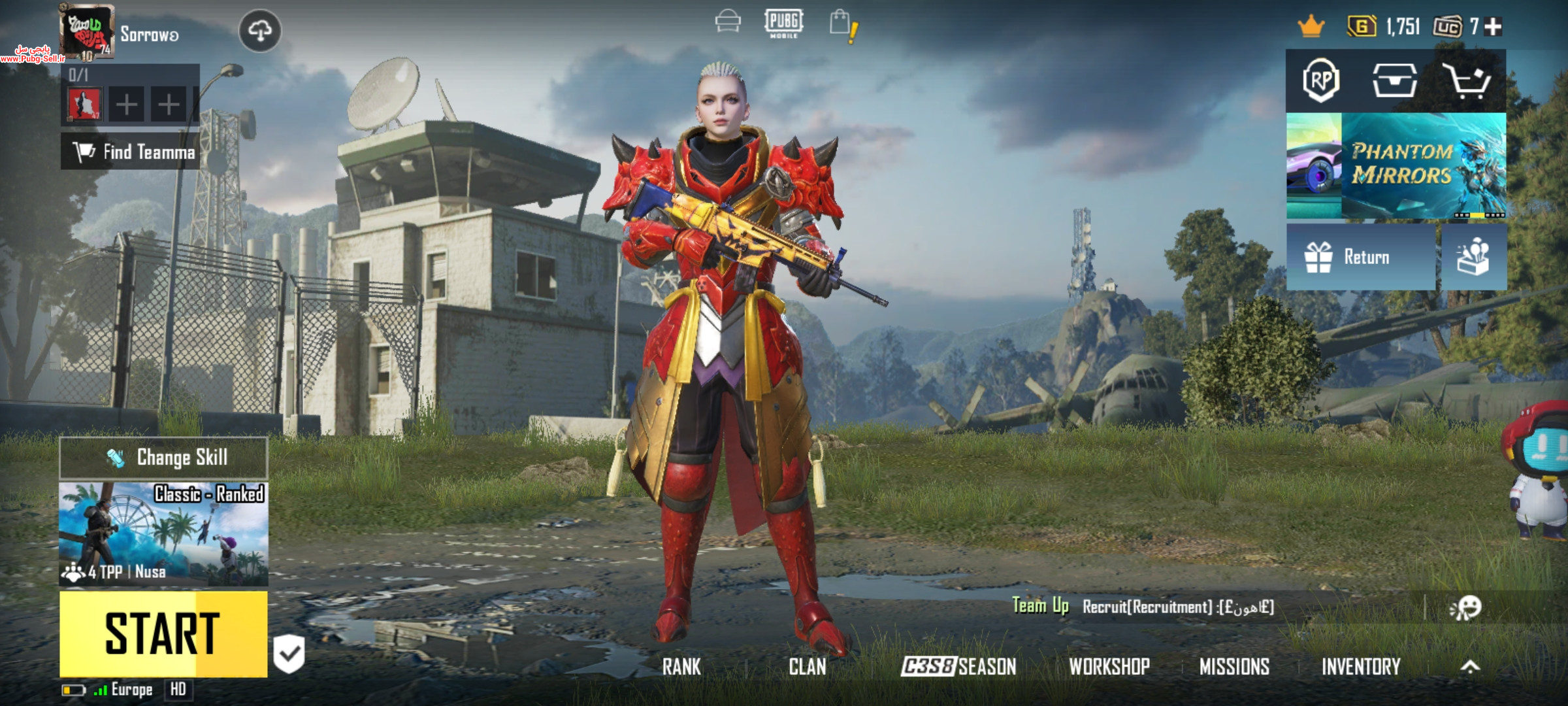The width and height of the screenshot is (1568, 706).
Task: Open the shop cart icon
Action: click(1469, 81)
